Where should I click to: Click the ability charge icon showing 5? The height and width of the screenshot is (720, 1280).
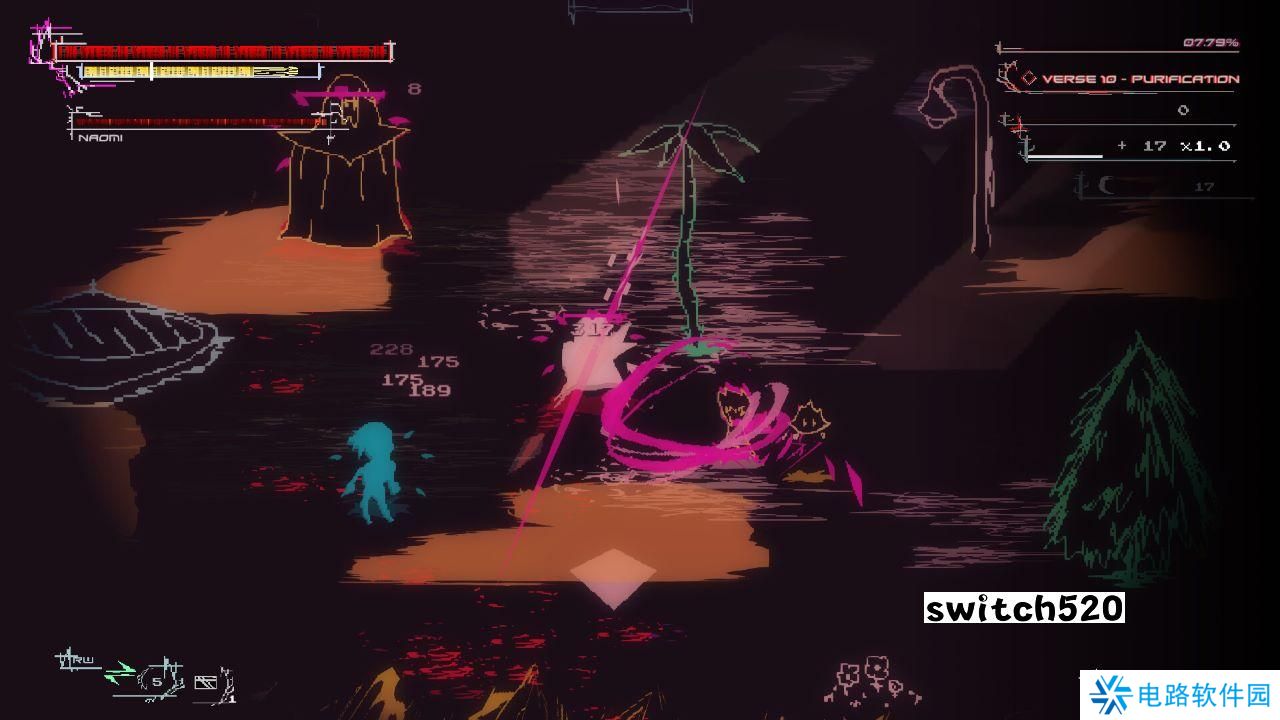[x=156, y=681]
